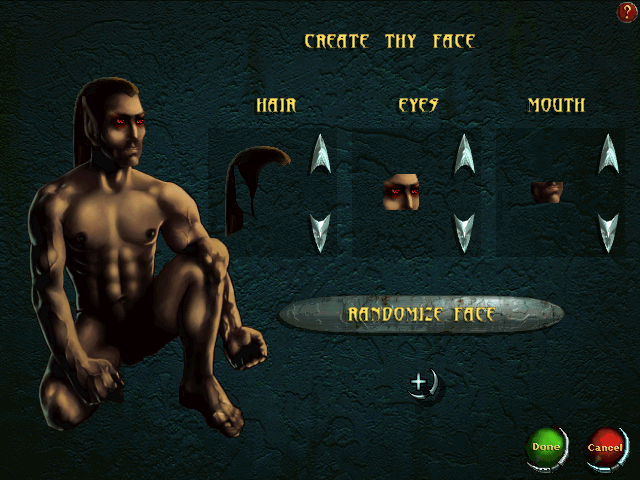640x480 pixels.
Task: Open help via the red question mark
Action: (x=627, y=11)
